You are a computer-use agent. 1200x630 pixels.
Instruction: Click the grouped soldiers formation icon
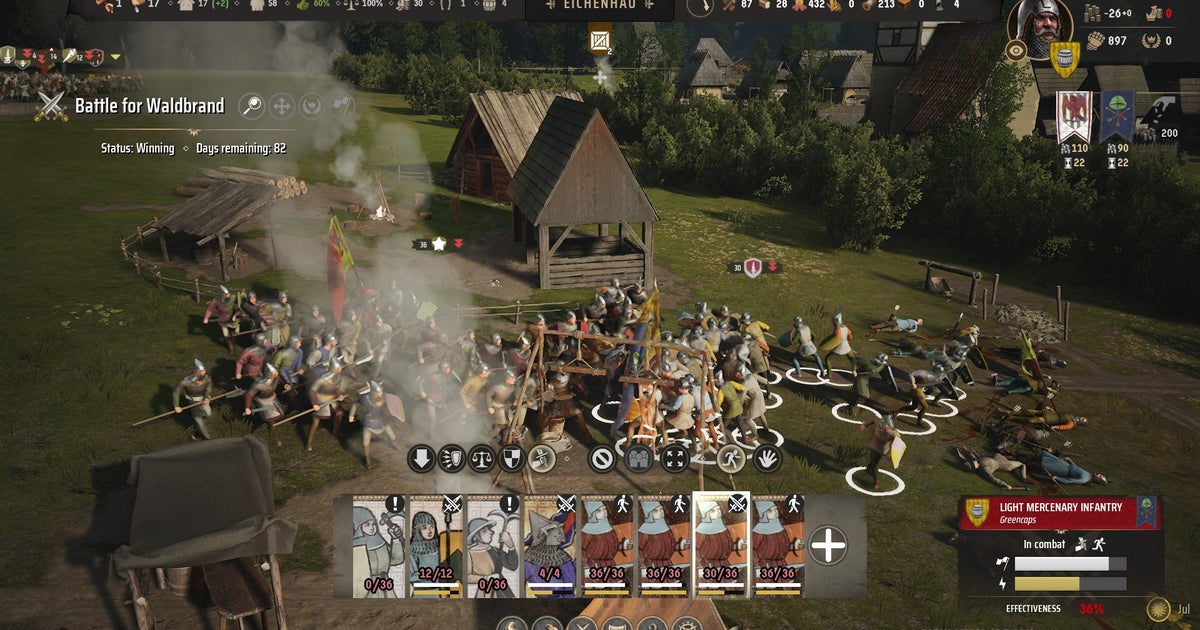click(x=640, y=459)
